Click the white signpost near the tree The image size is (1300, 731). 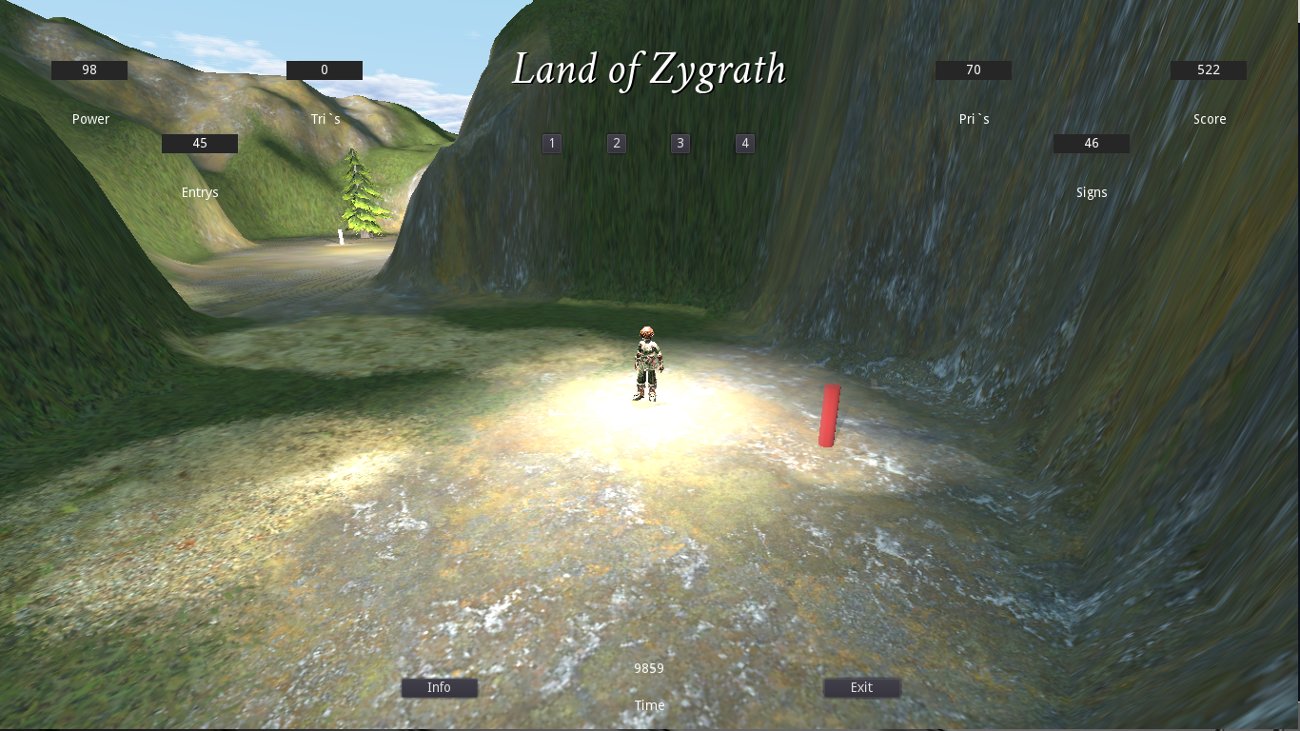tap(342, 234)
